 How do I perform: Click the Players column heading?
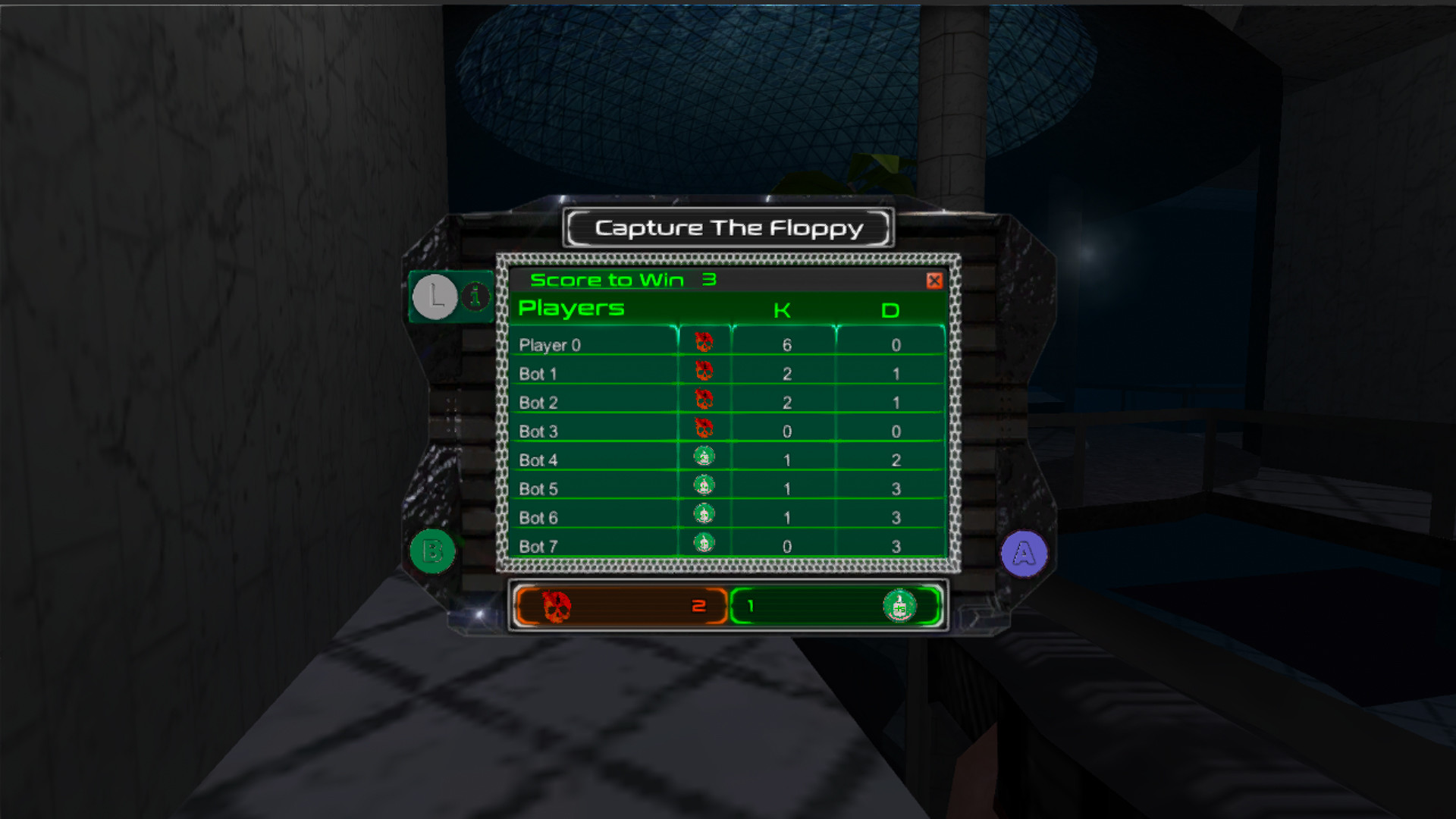(571, 308)
